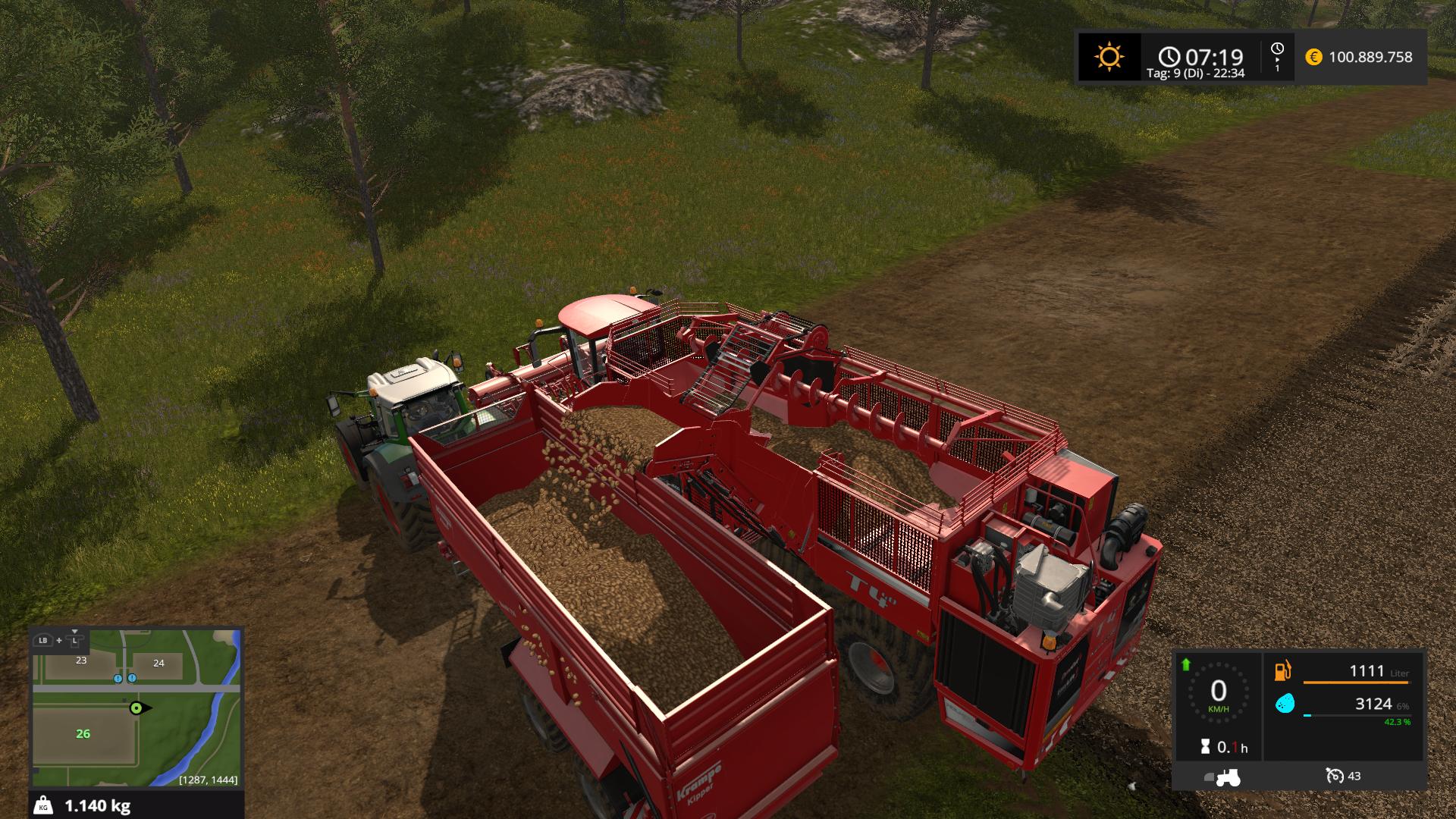Viewport: 1456px width, 819px height.
Task: Click the euro coin money icon
Action: [1313, 57]
